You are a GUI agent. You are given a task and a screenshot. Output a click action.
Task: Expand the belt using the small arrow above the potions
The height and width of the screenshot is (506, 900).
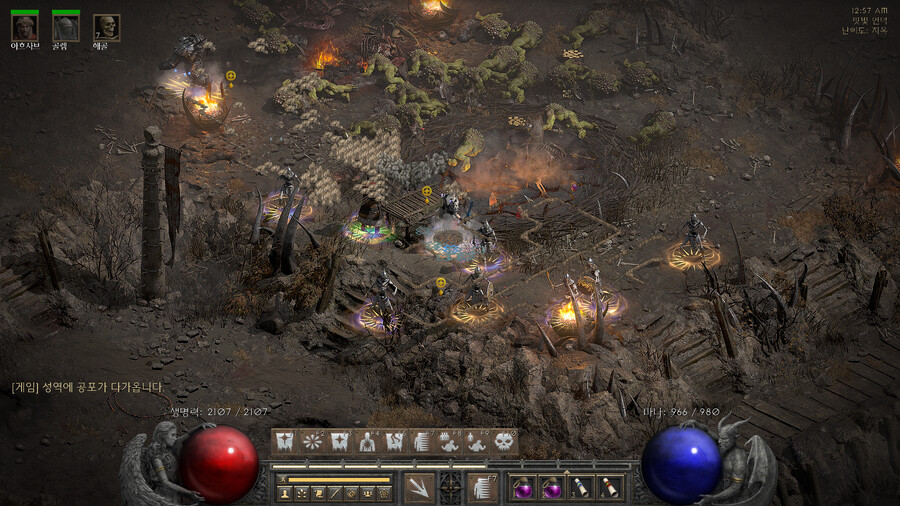(x=566, y=471)
